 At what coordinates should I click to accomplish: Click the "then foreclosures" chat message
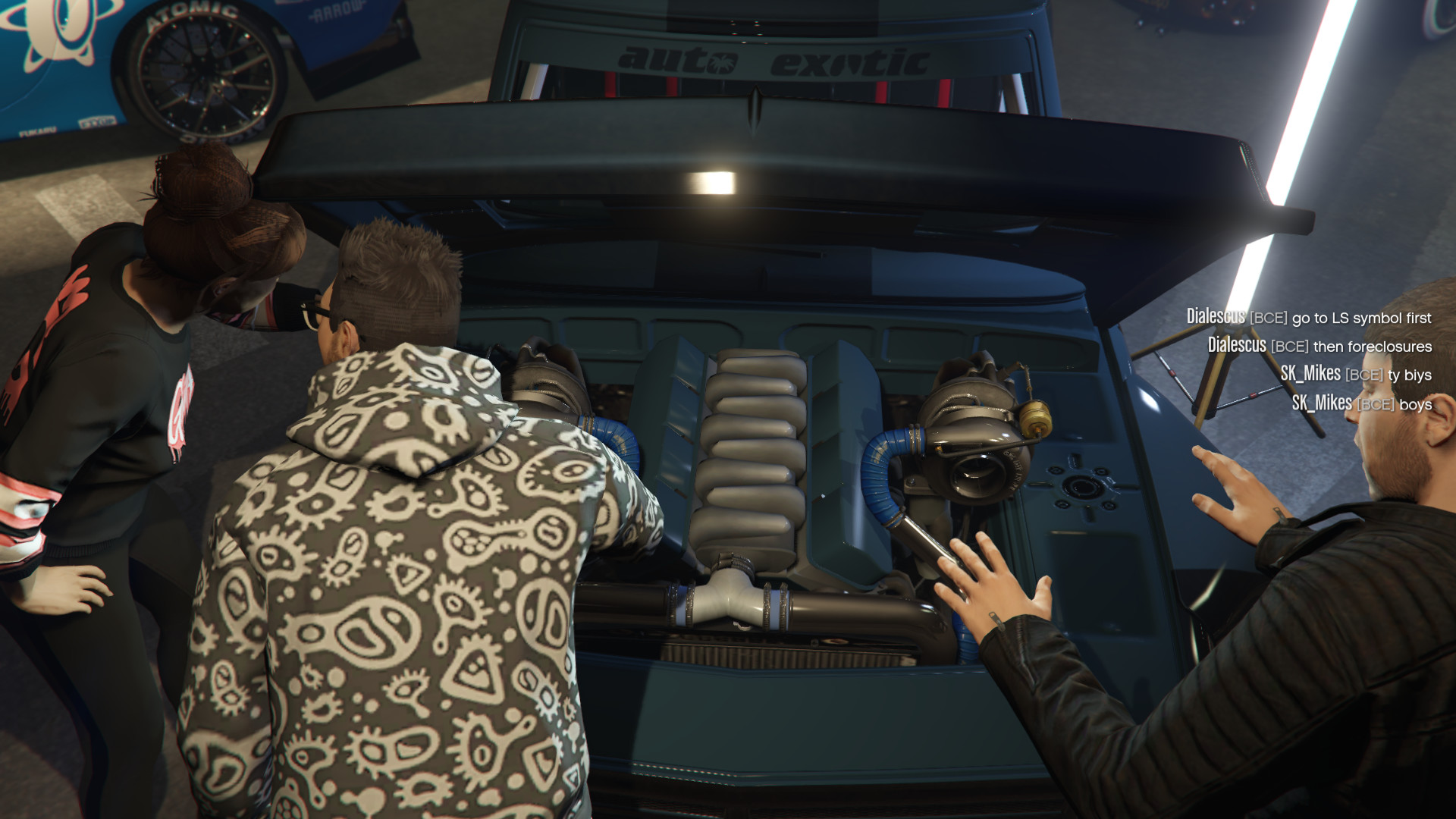tap(1319, 346)
